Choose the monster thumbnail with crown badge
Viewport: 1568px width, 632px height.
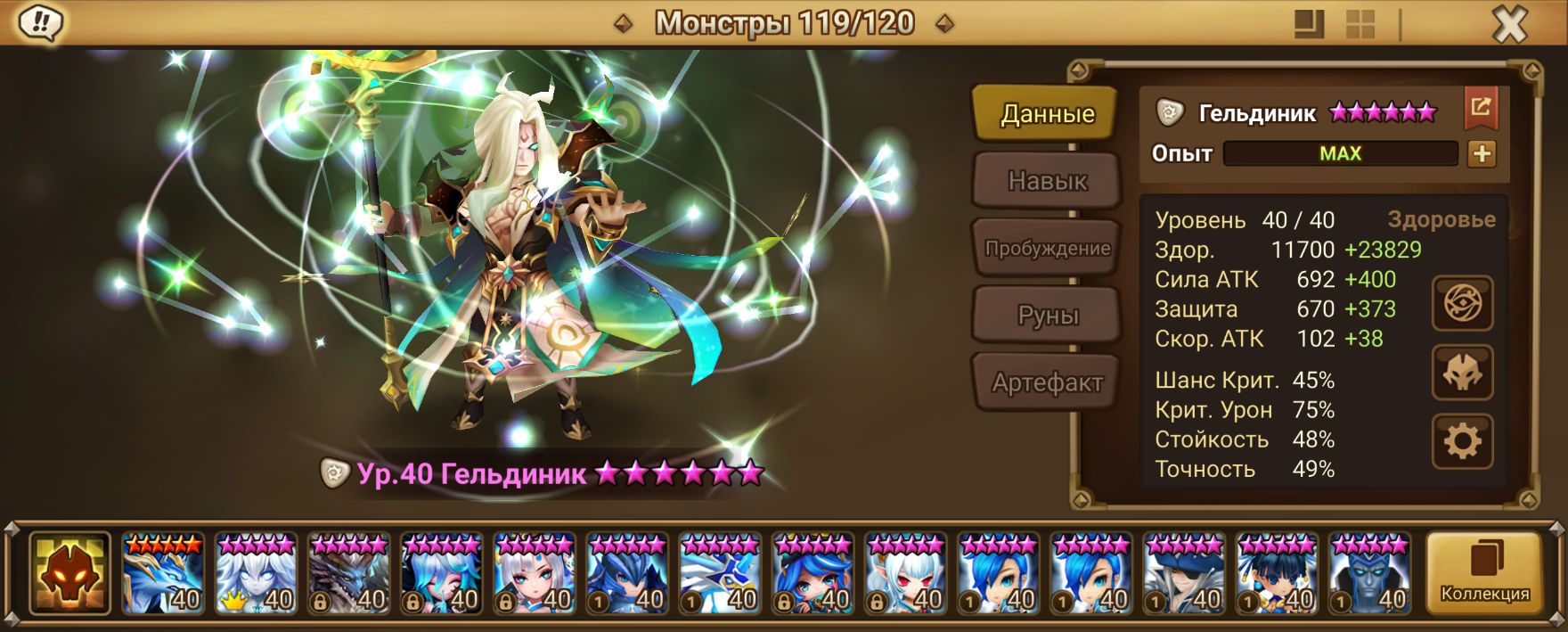(x=256, y=575)
